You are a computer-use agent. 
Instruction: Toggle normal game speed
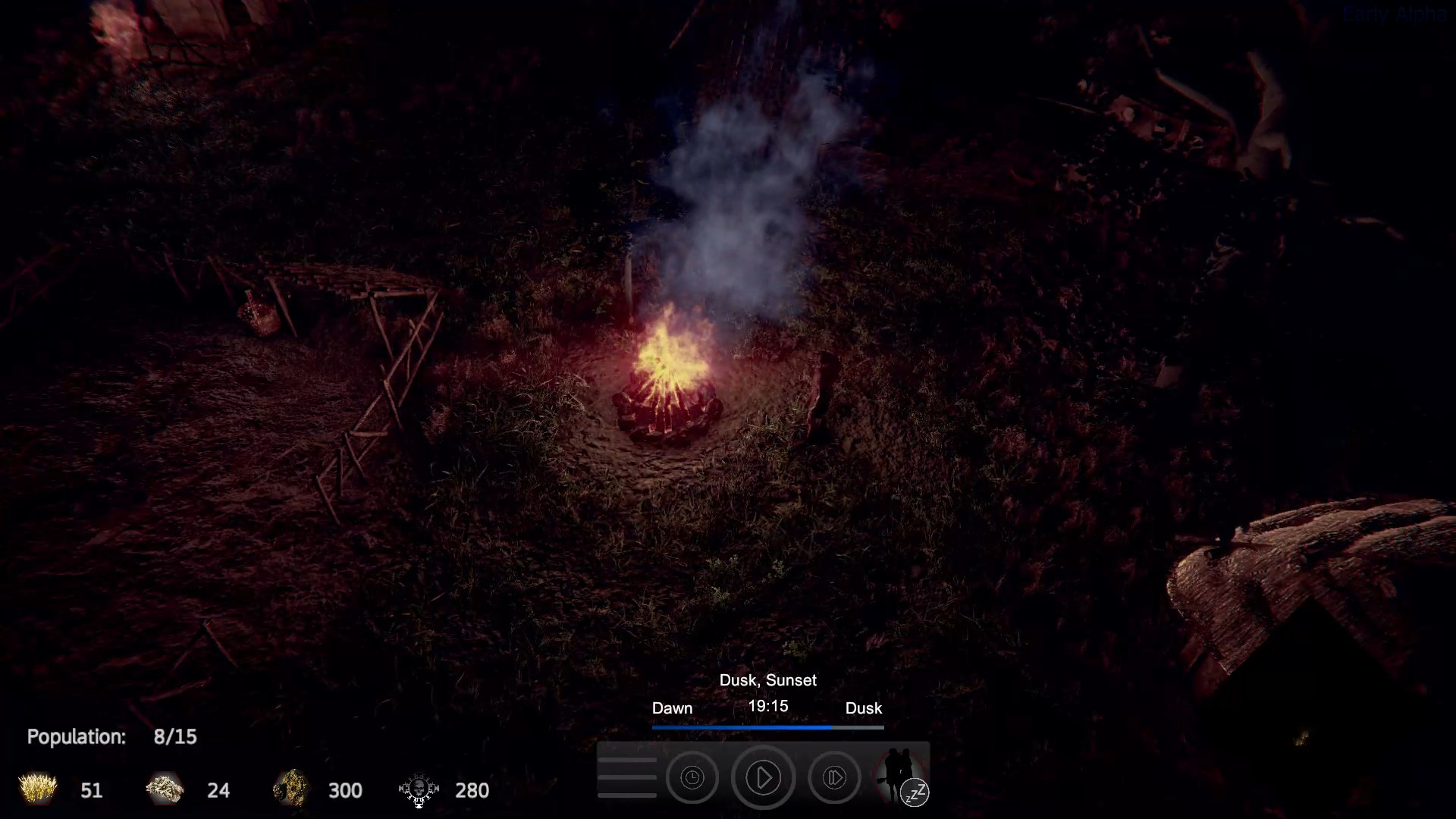(763, 777)
